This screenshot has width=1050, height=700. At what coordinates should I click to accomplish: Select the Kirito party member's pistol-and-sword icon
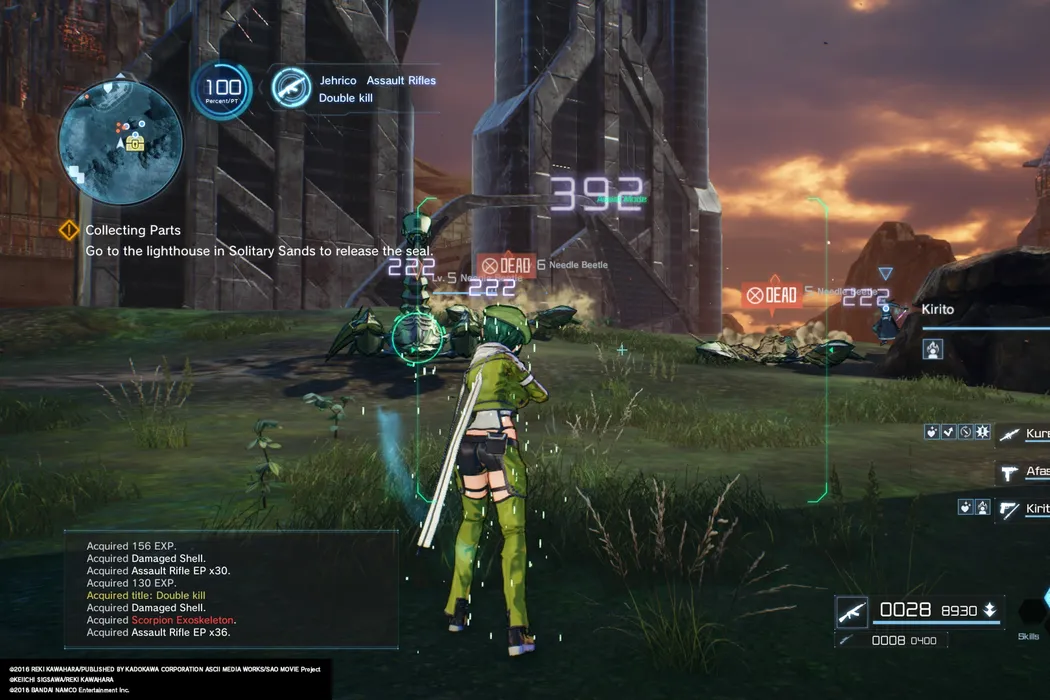pyautogui.click(x=1009, y=509)
